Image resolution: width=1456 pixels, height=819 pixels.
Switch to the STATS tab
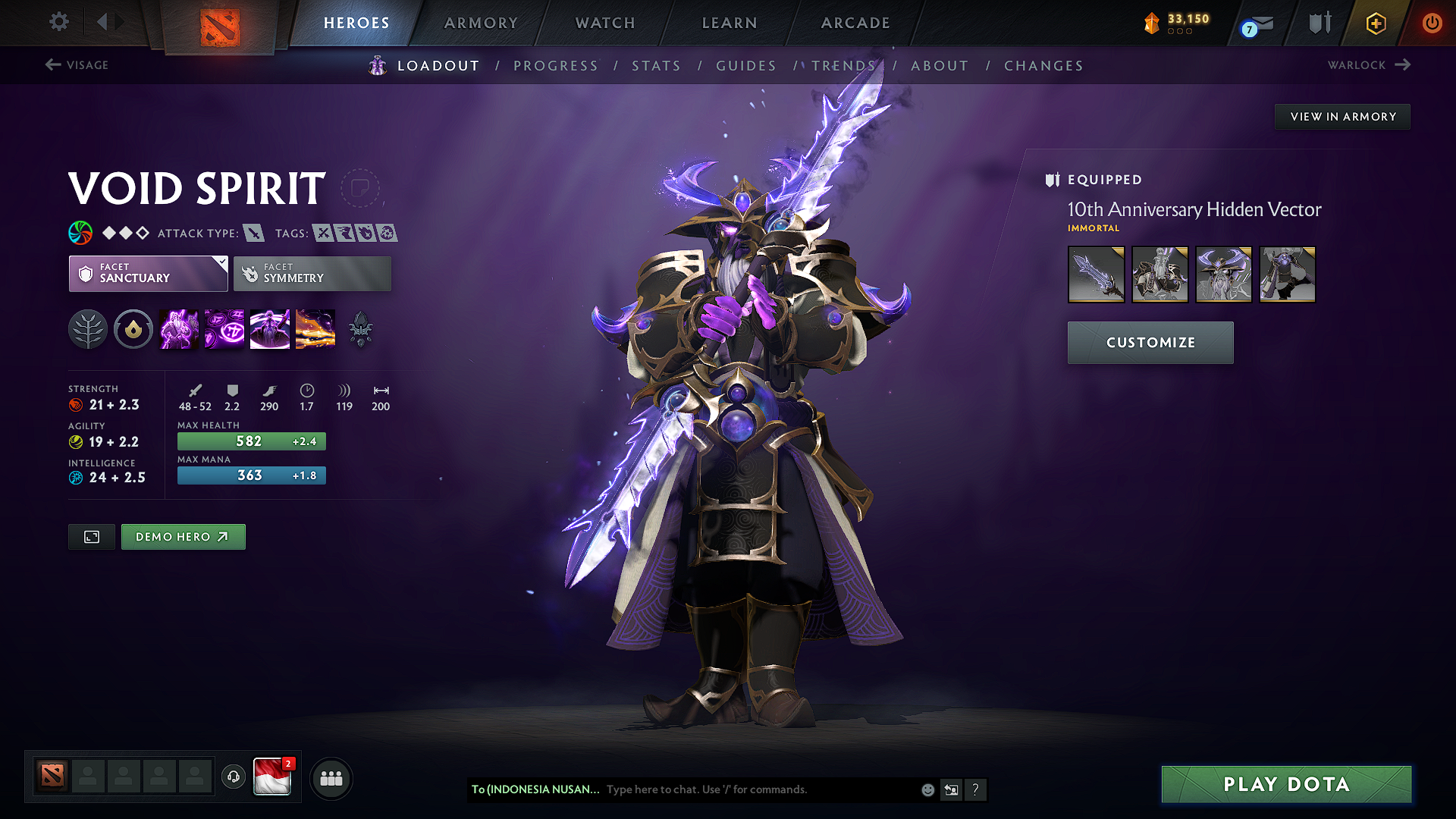(656, 65)
